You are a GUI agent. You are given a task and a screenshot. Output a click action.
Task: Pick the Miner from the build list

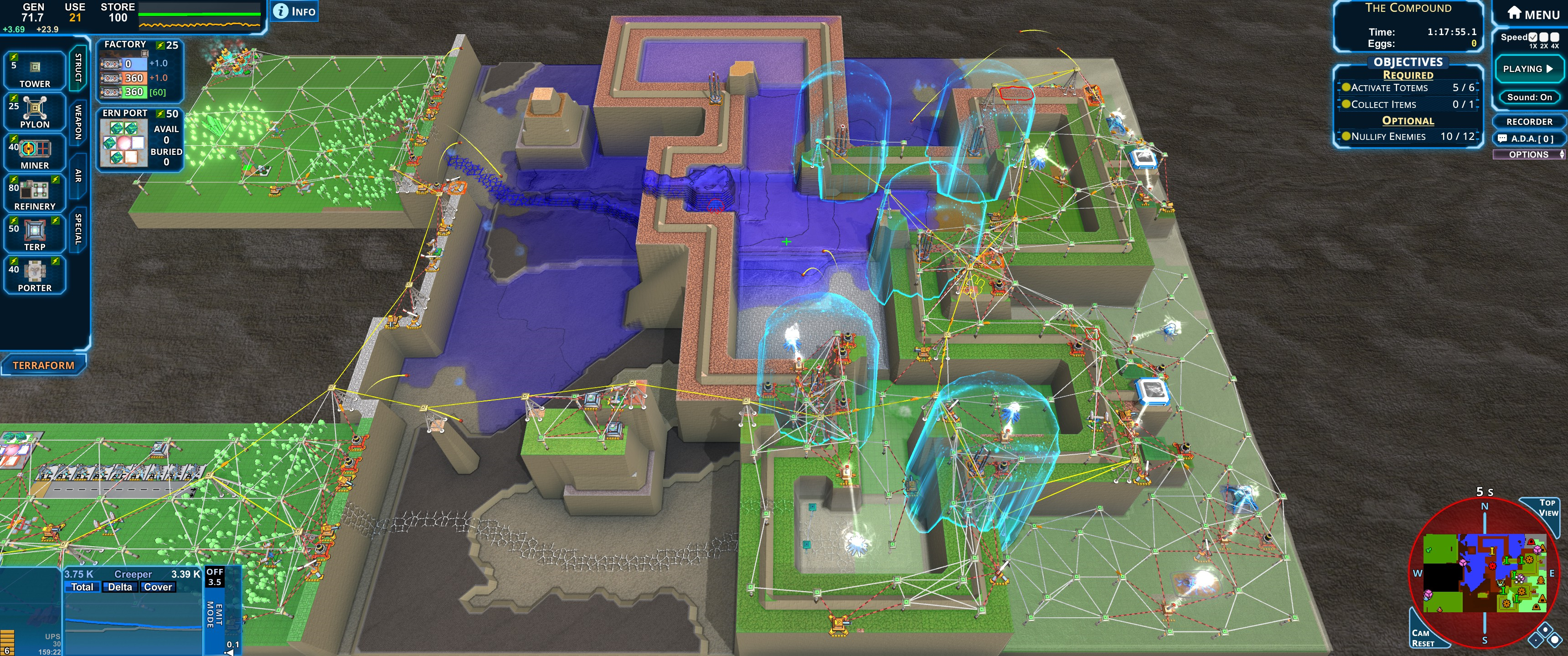[x=35, y=153]
